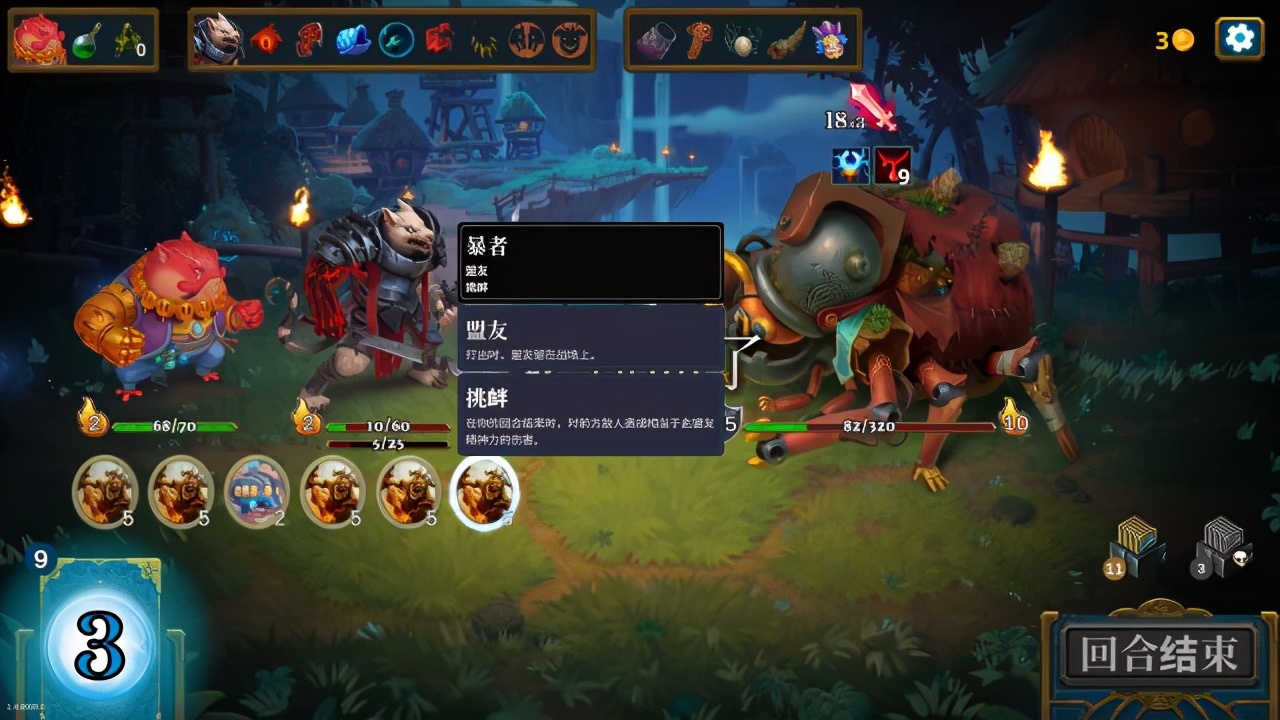This screenshot has width=1280, height=720.
Task: Select the blue wave buff icon
Action: [x=350, y=38]
